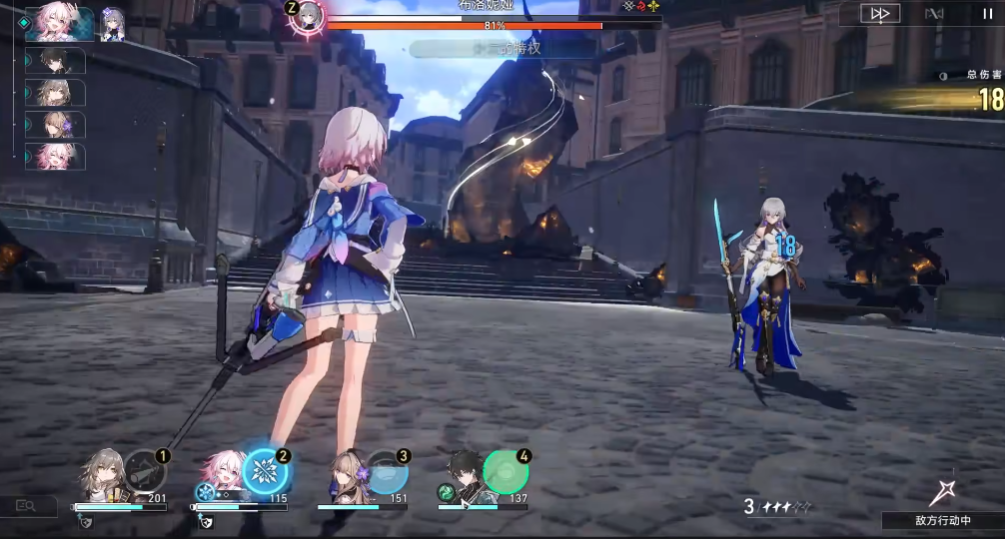Click Dan Heng's entry in the turn order
Screen dimensions: 1005x539
[60, 61]
